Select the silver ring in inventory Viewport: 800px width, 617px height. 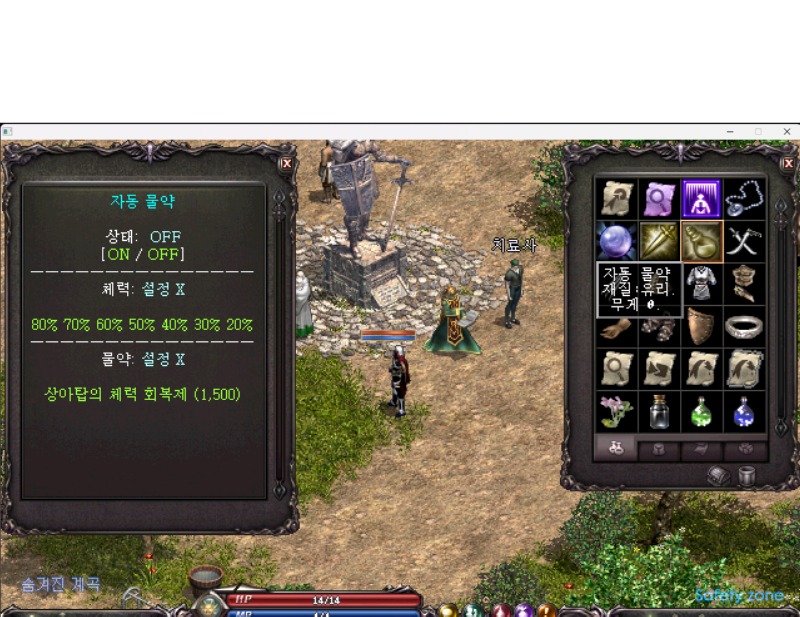point(744,326)
